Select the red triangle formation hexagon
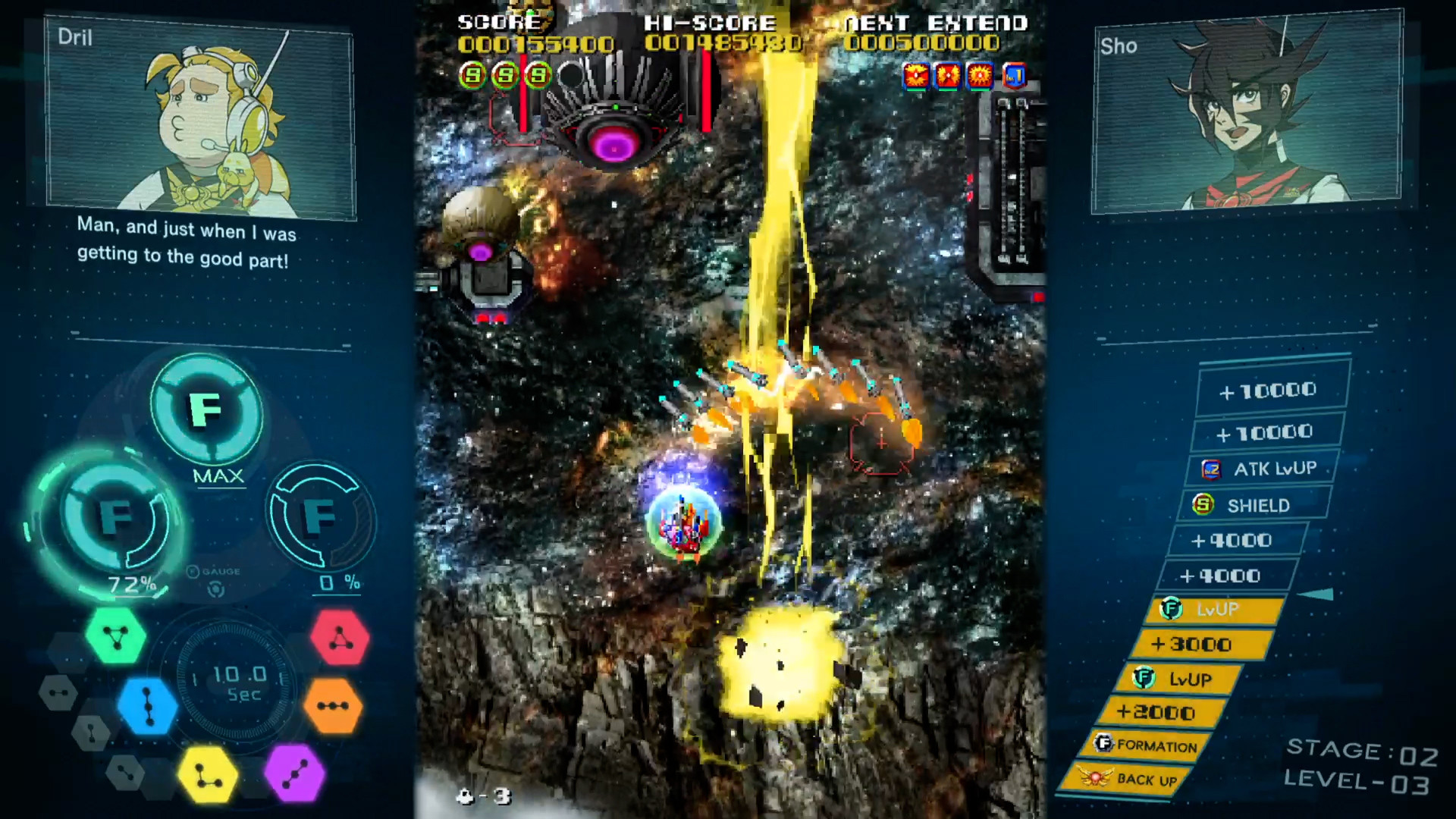Screen dimensions: 1456x819 (342, 635)
